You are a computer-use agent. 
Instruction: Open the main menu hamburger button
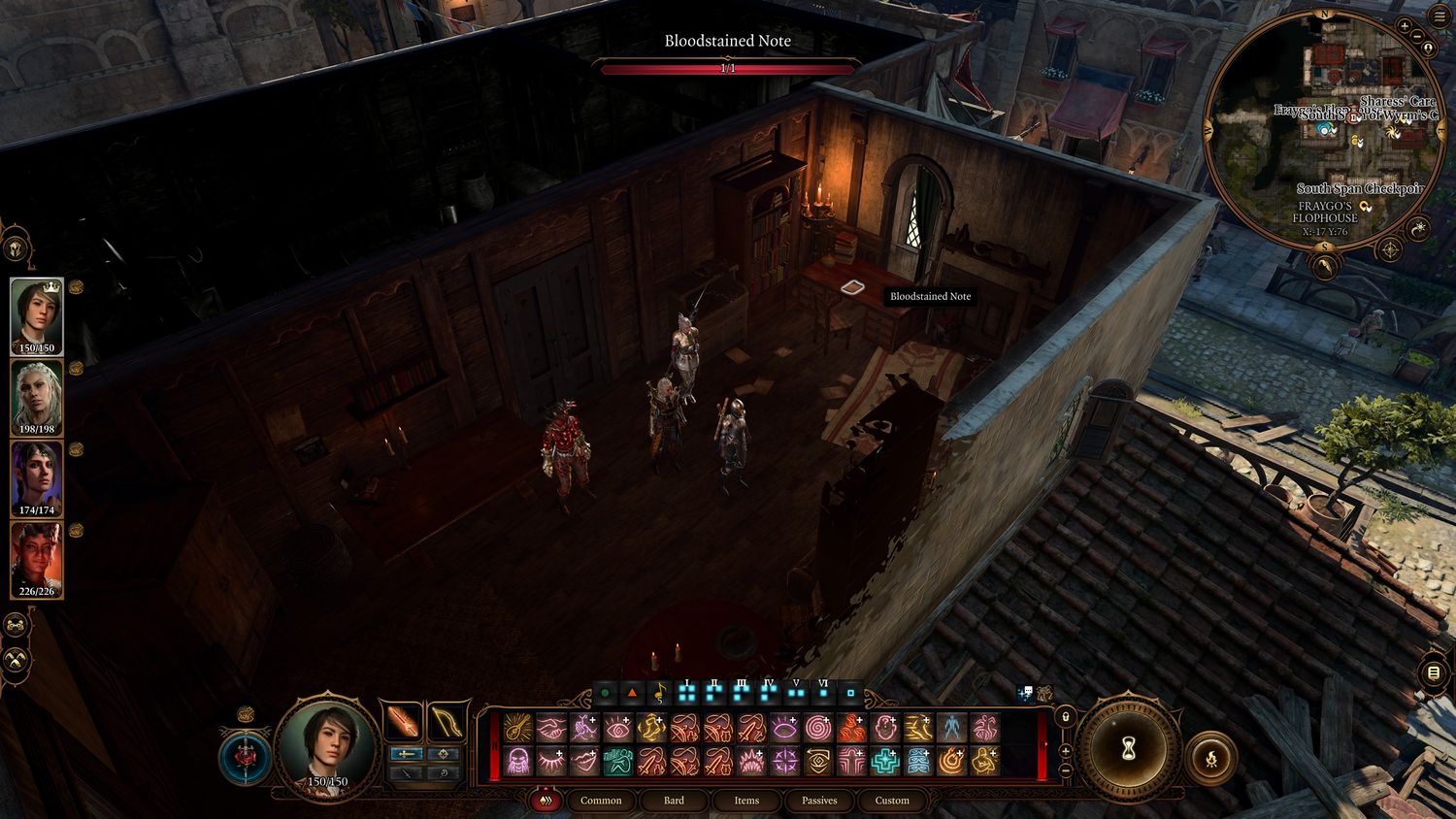pos(1438,17)
